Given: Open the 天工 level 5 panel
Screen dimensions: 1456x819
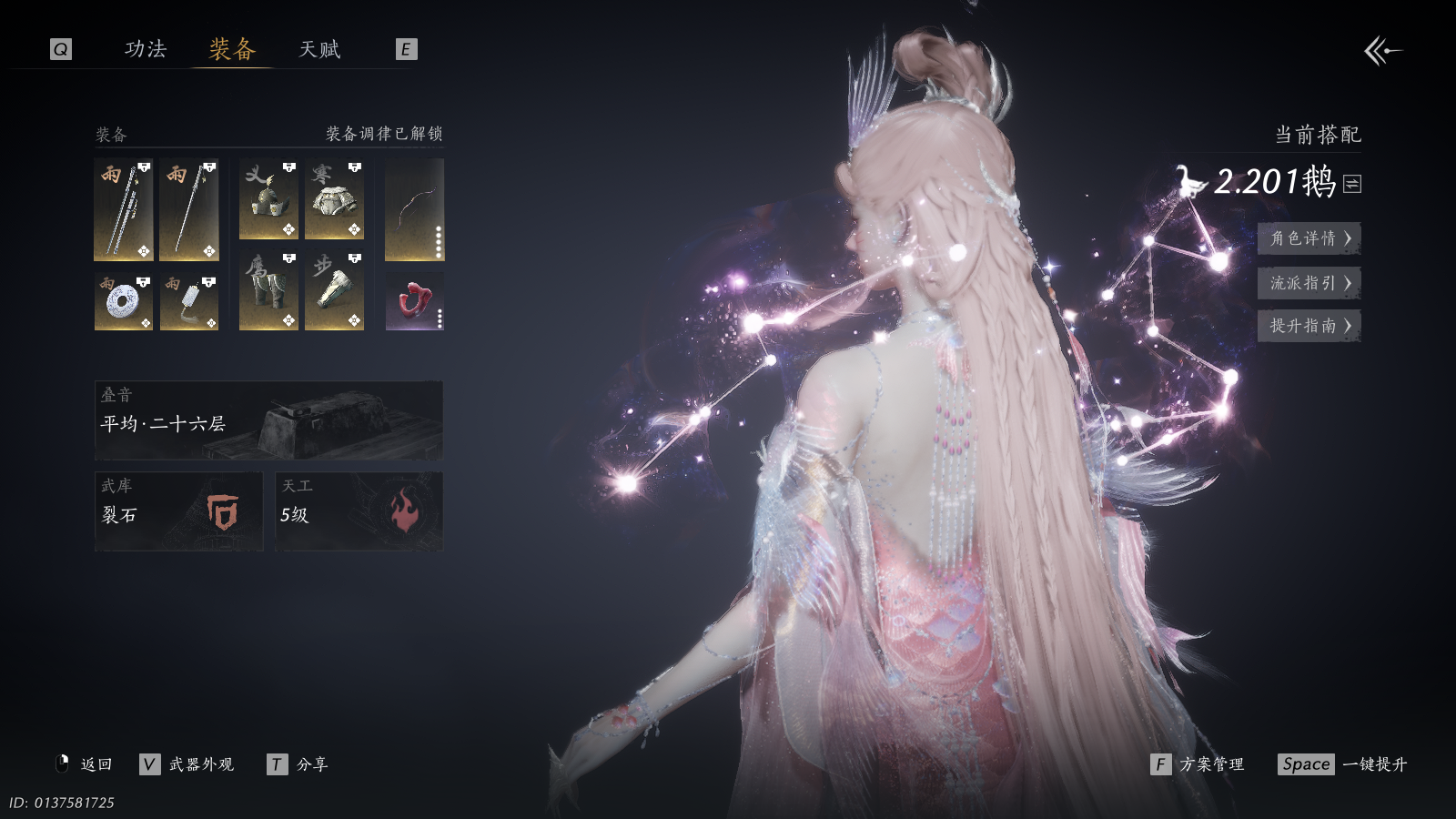Looking at the screenshot, I should pos(359,511).
